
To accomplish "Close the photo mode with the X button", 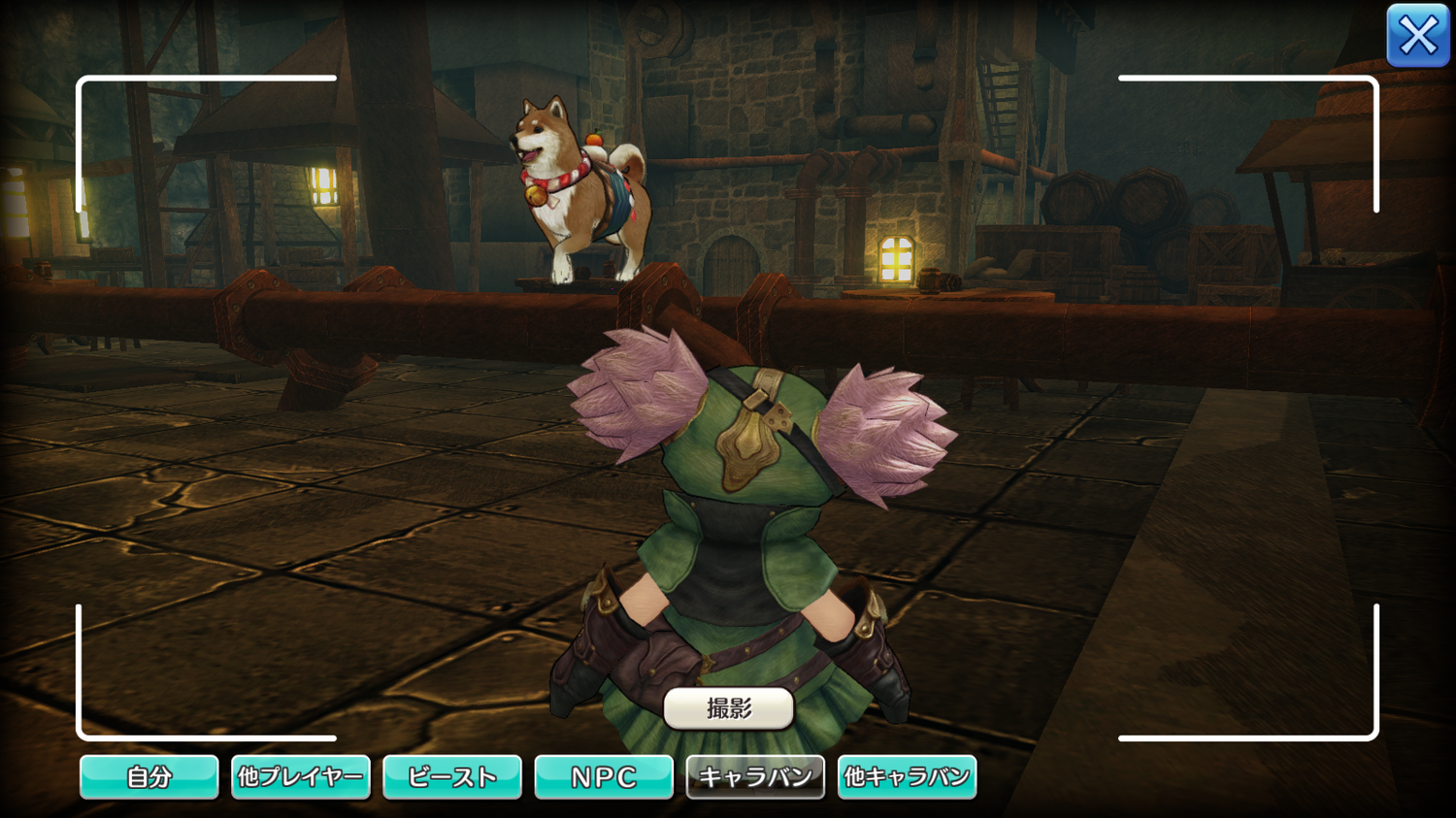I will click(1417, 36).
